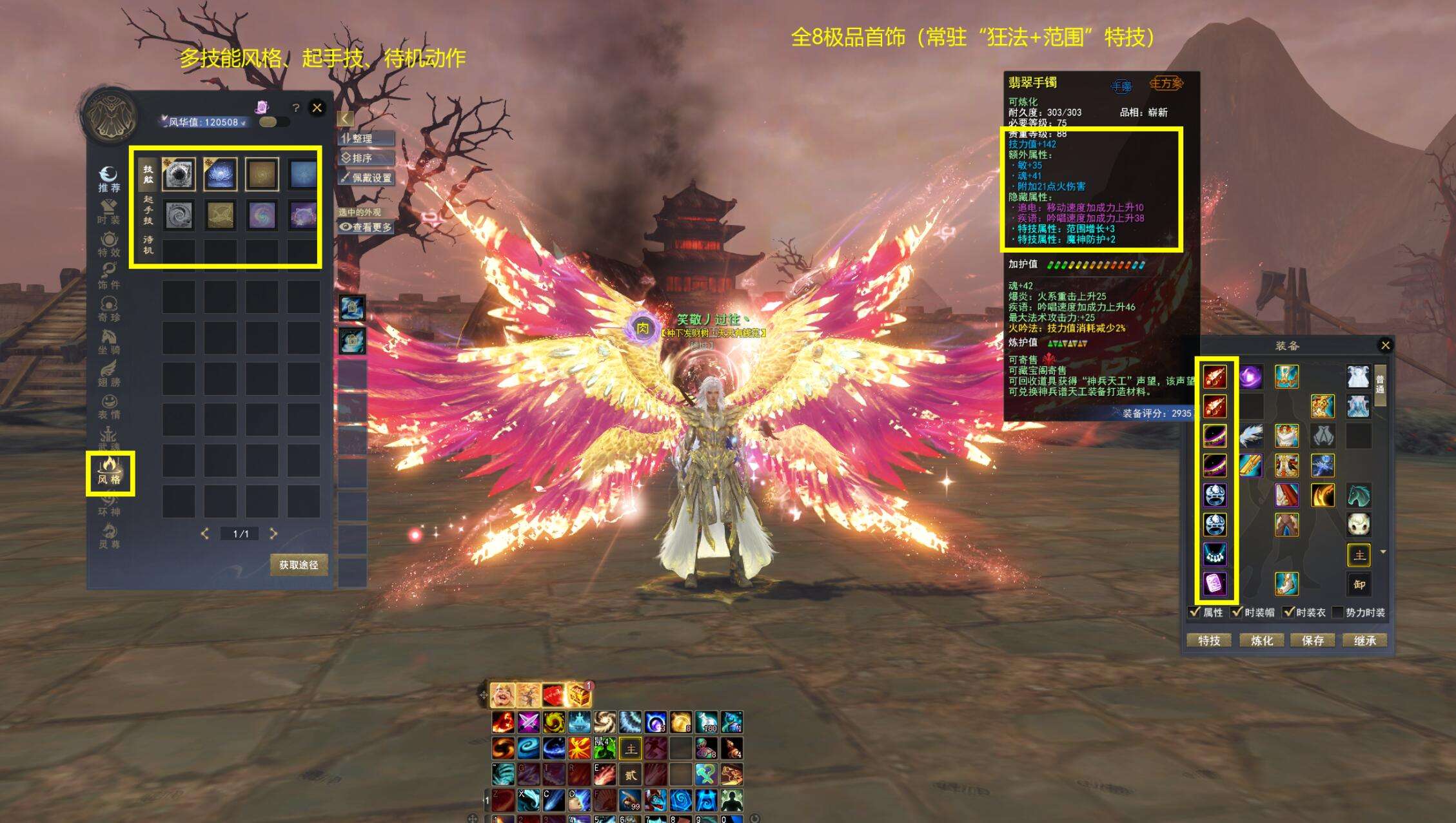Switch to the 时装 costume tab
Screen dimensions: 1456x823
click(108, 211)
